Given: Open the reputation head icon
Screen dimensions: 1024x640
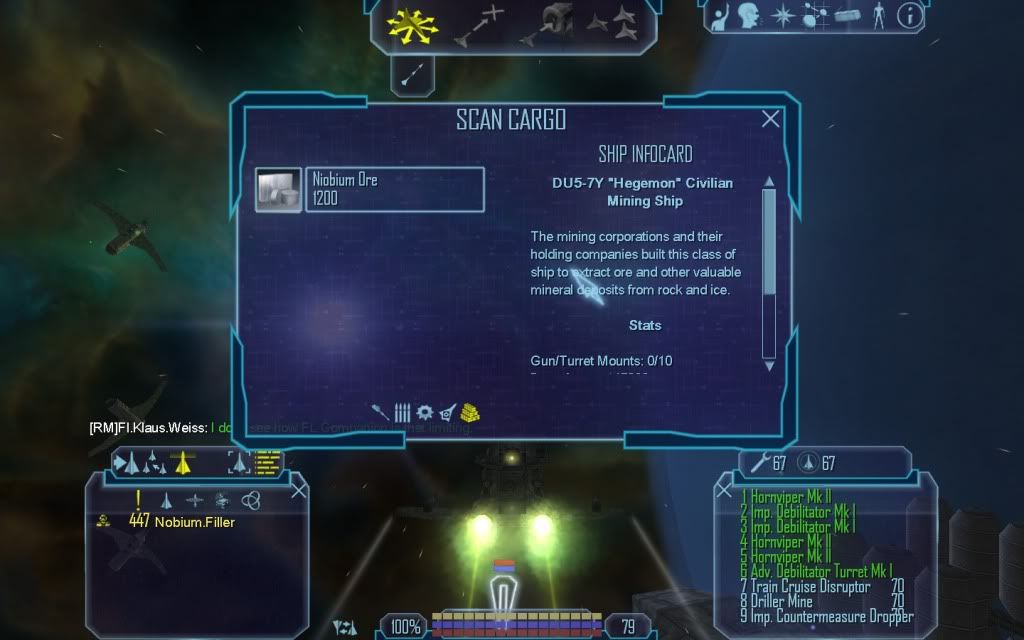Looking at the screenshot, I should coord(748,16).
